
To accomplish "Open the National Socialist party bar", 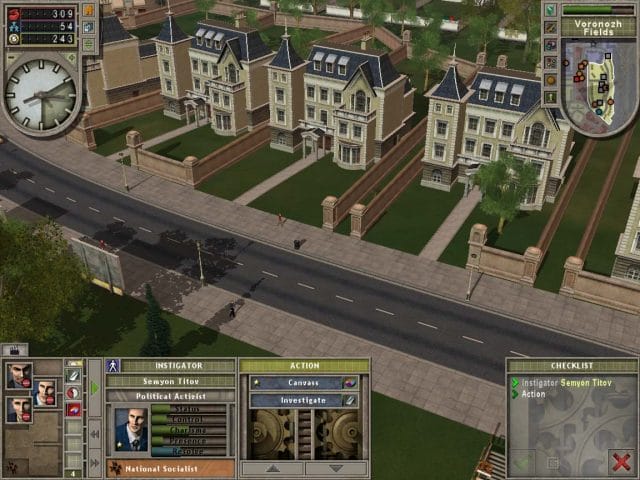I will tap(171, 467).
